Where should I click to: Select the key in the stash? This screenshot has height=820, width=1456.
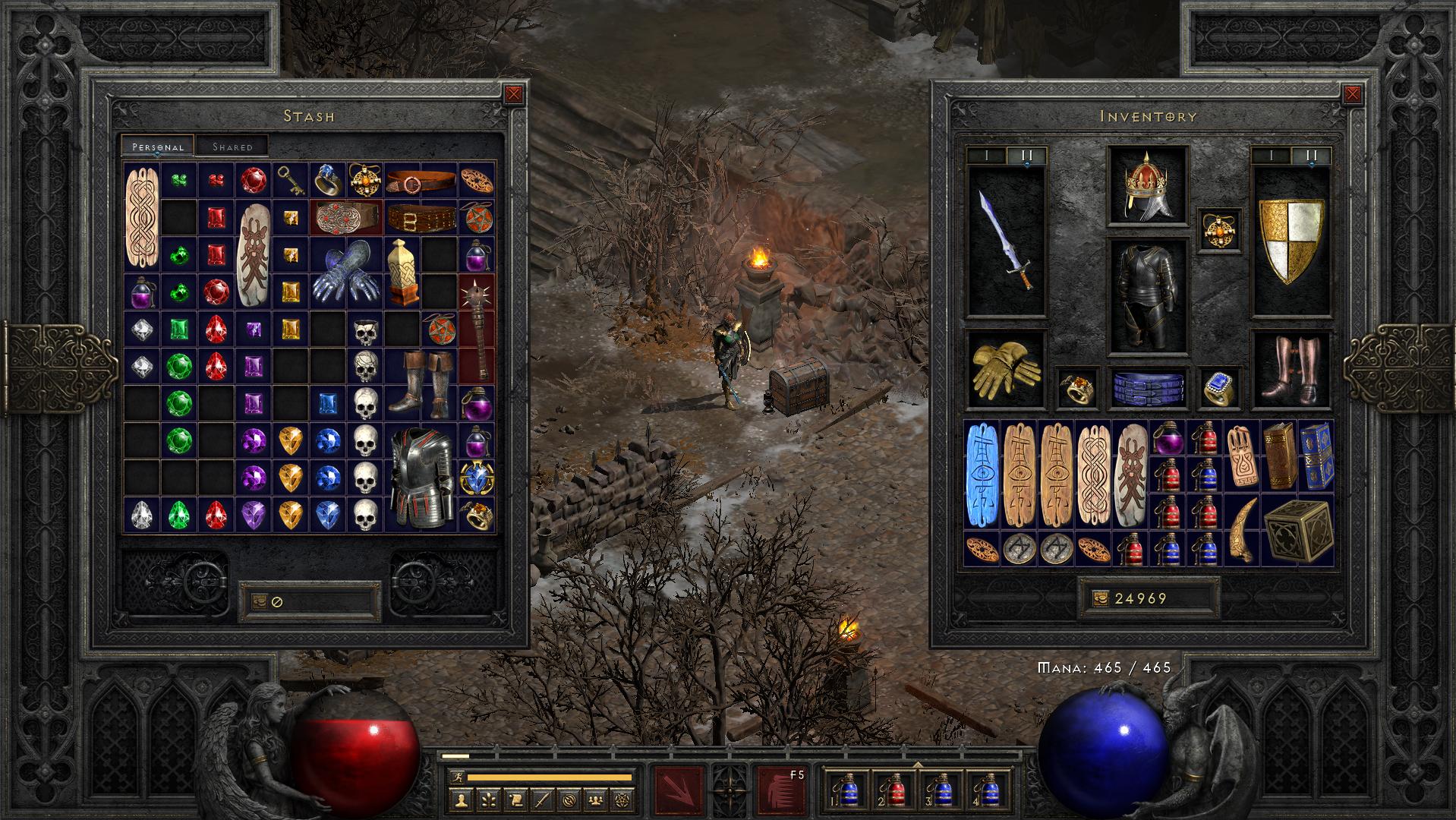coord(289,178)
